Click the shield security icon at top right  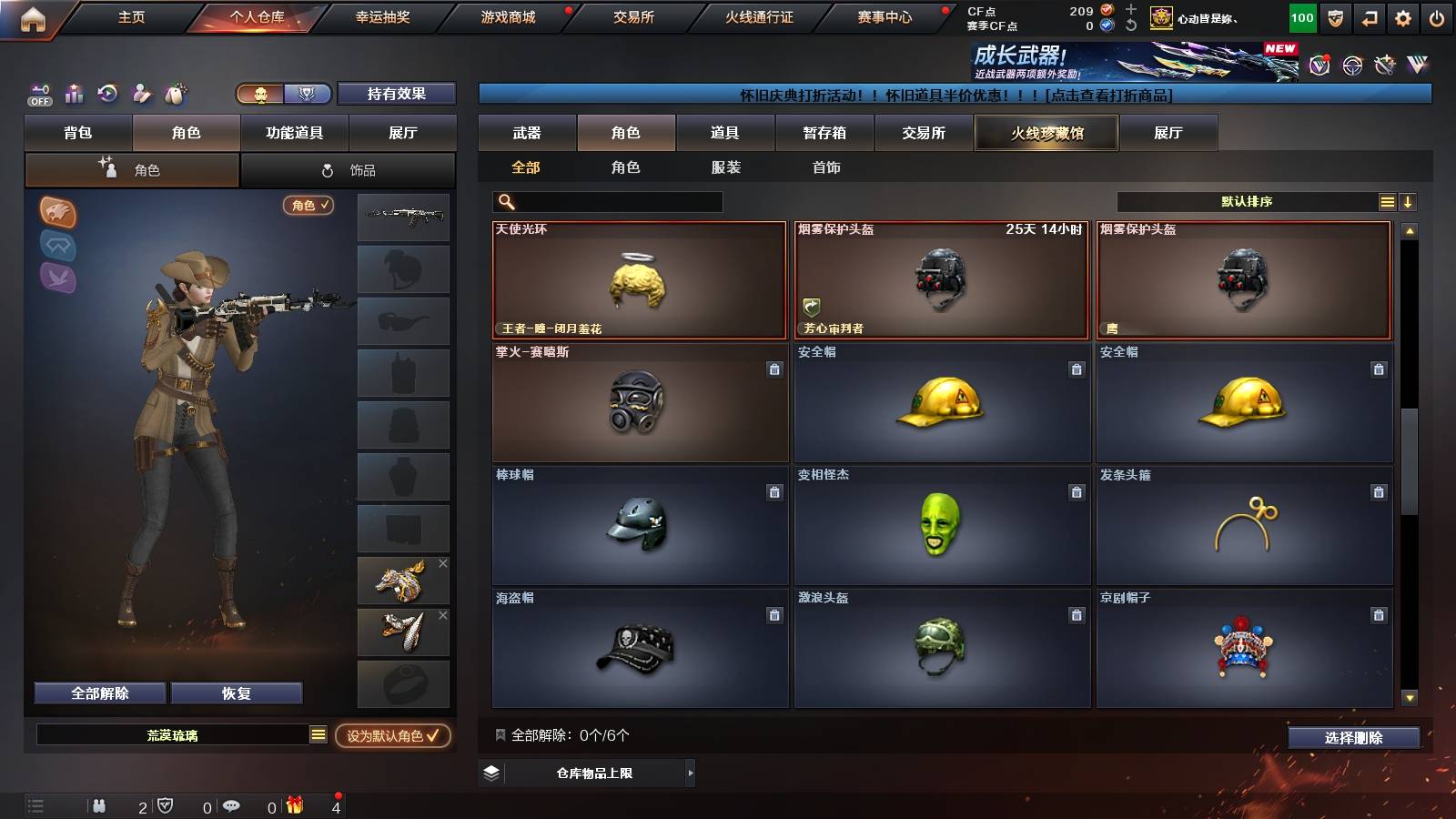coord(1335,16)
